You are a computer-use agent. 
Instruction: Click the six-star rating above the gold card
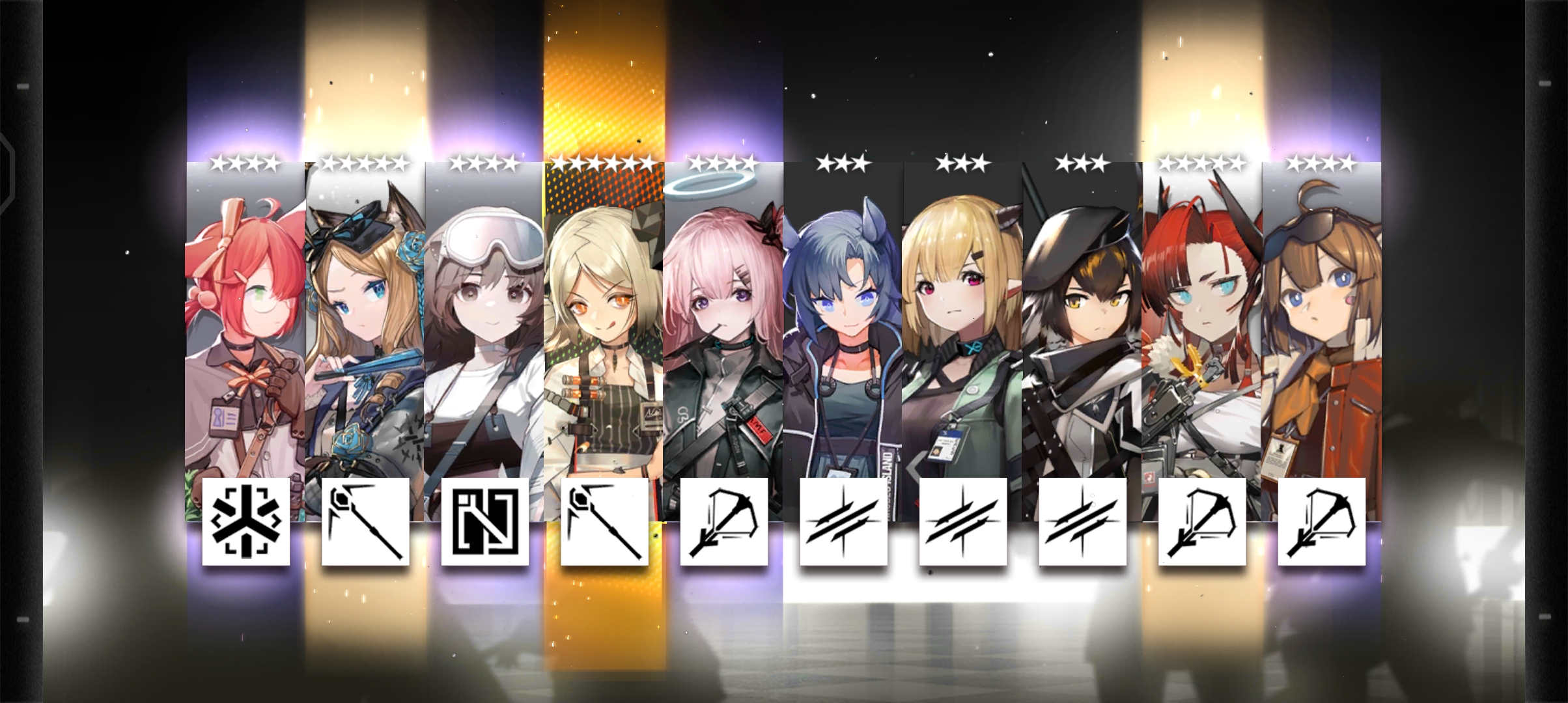click(604, 163)
